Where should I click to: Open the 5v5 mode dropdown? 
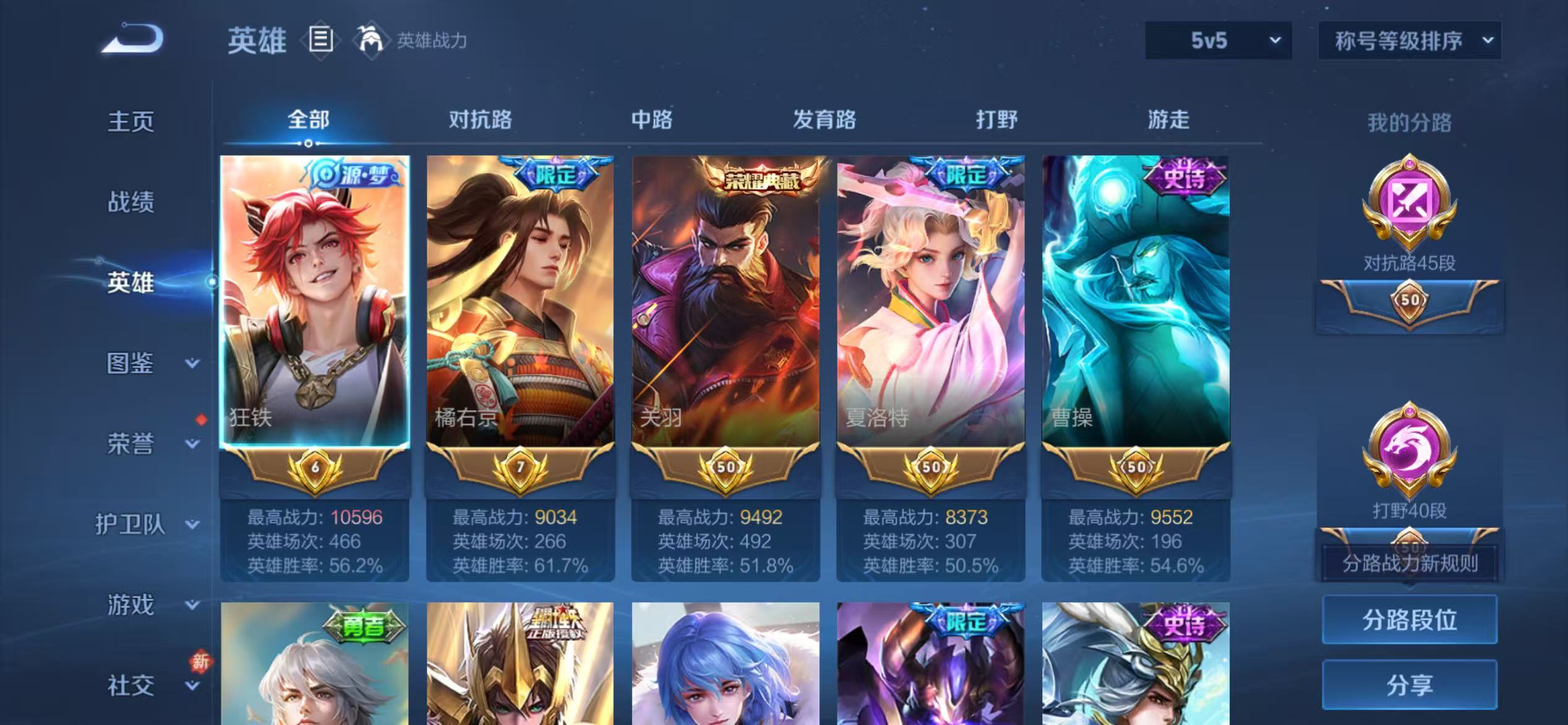click(x=1217, y=40)
